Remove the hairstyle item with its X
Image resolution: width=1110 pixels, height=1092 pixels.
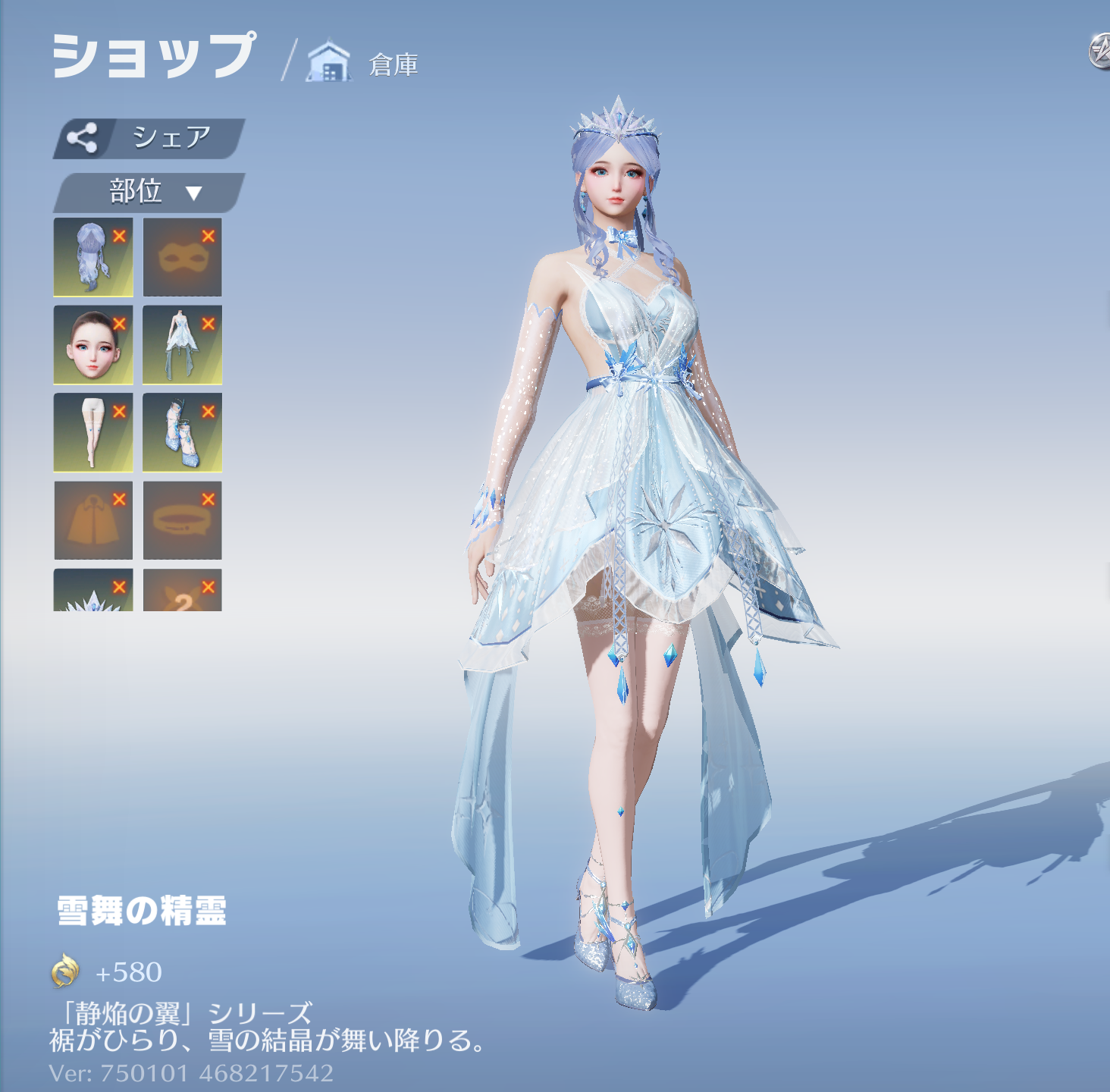pos(120,236)
